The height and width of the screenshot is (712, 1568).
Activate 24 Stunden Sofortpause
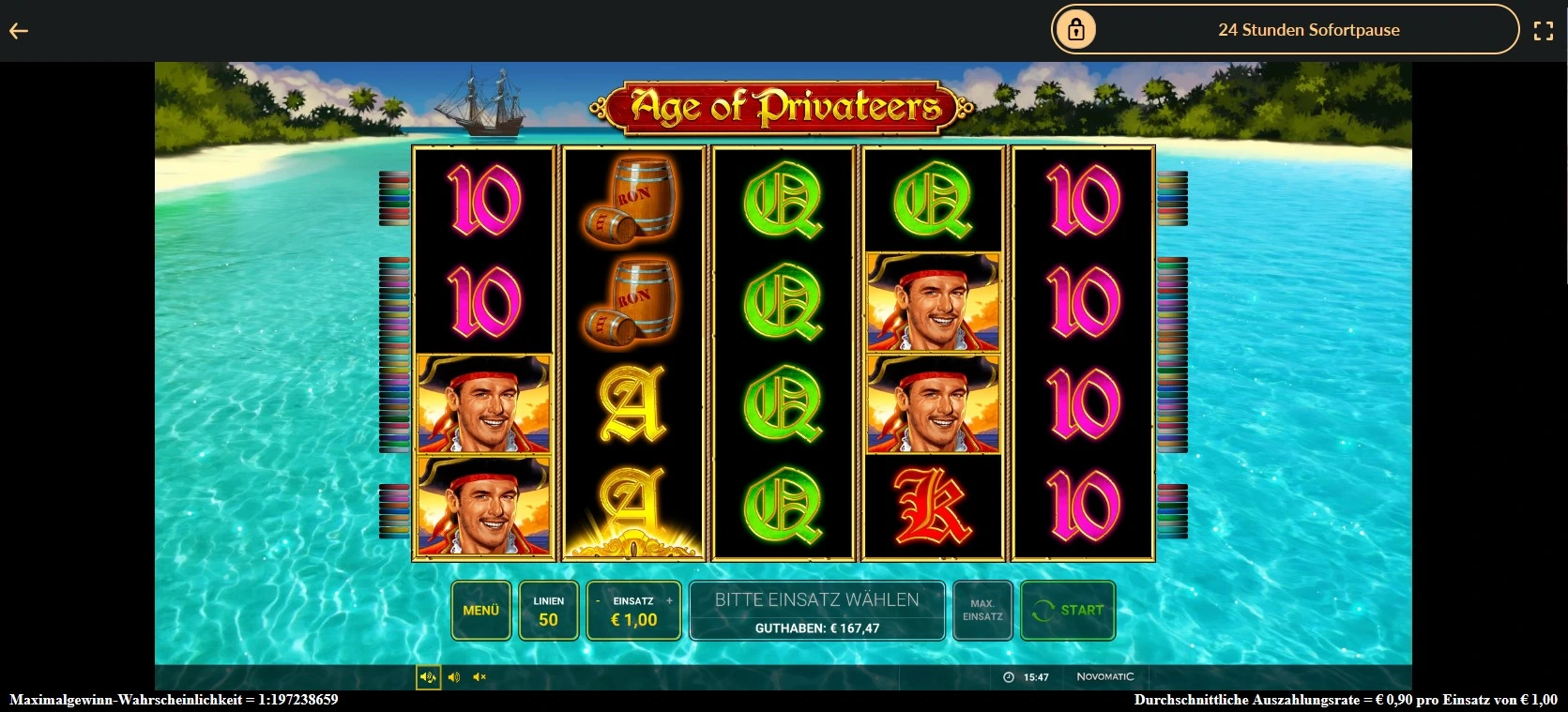click(x=1308, y=29)
